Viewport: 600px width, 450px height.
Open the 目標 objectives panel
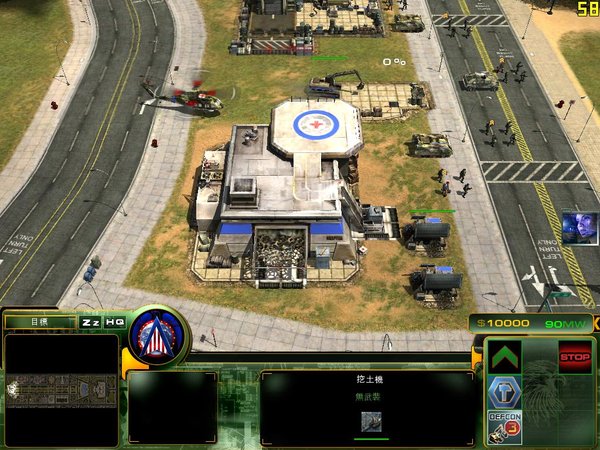coord(40,322)
